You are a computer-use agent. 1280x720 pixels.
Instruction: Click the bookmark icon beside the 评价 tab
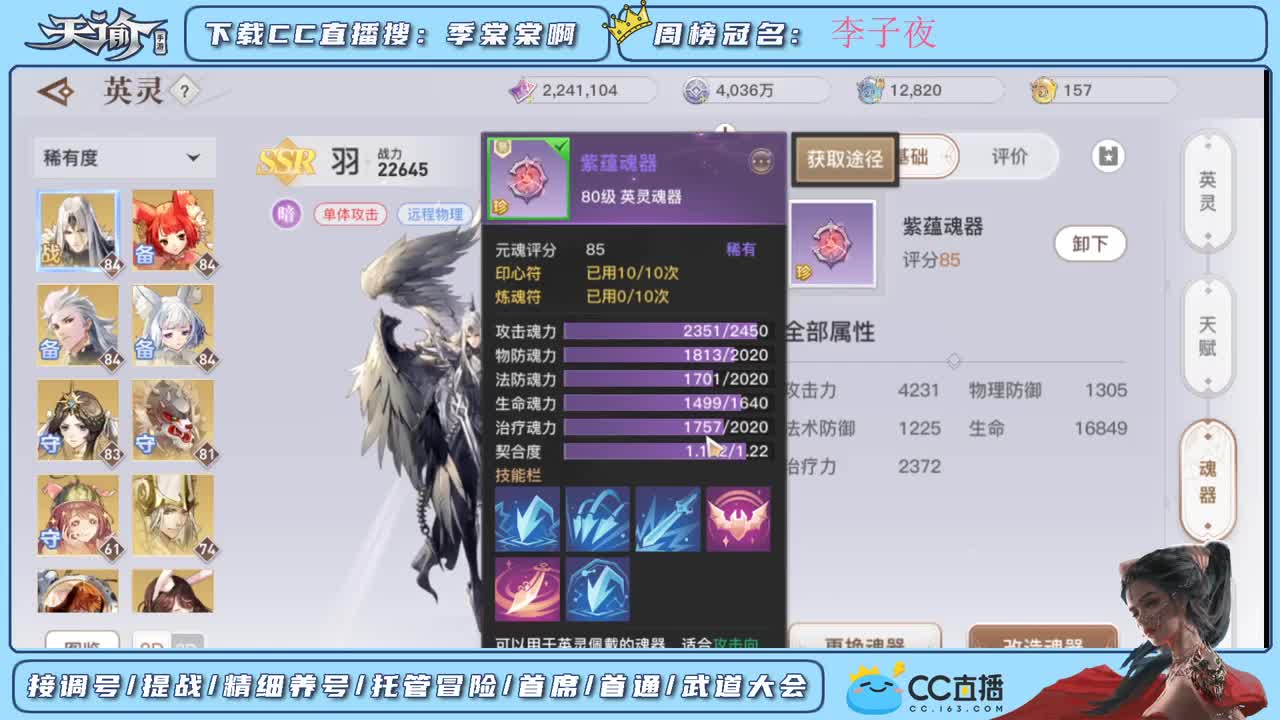coord(1108,157)
